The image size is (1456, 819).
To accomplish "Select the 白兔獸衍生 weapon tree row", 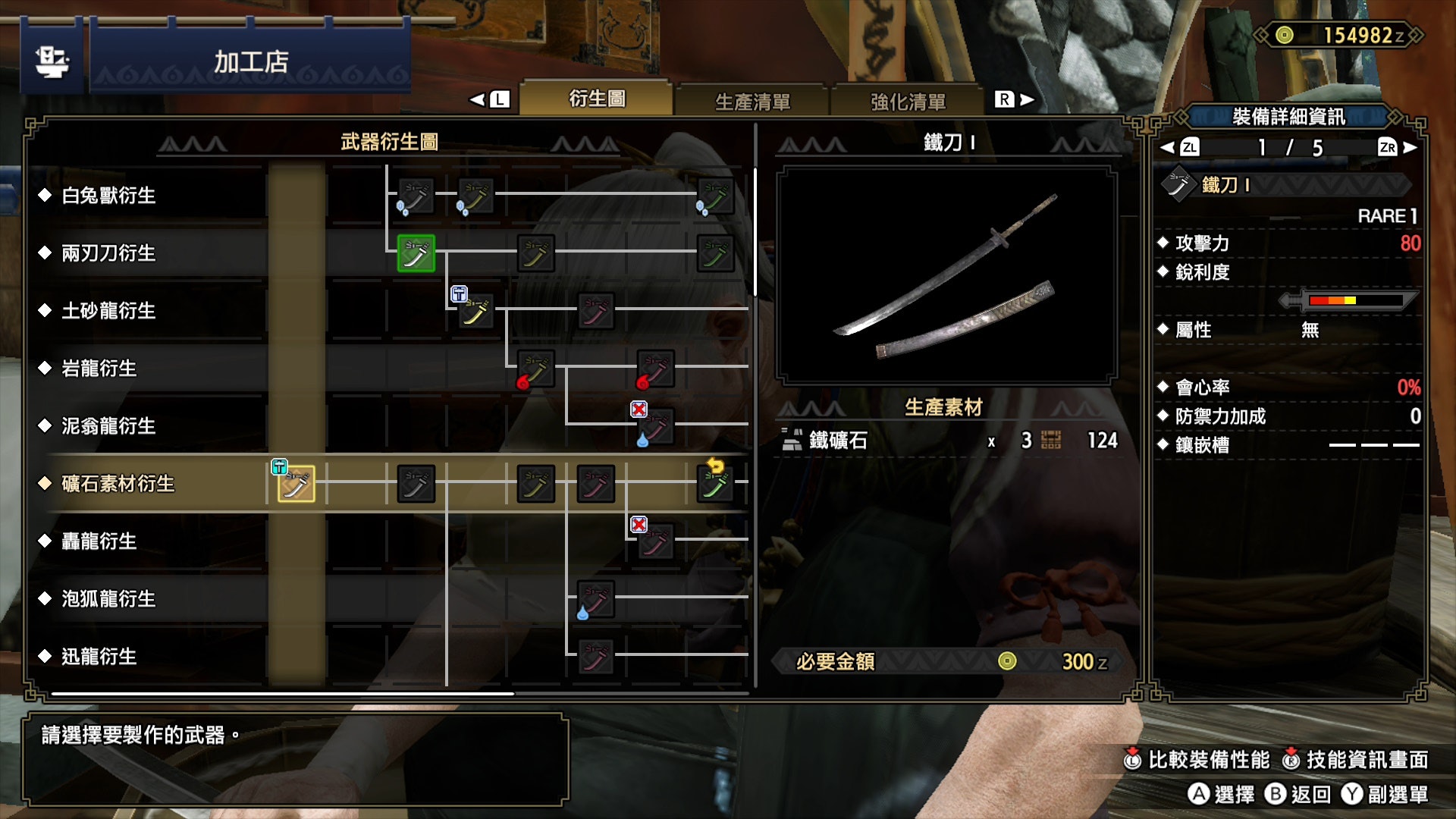I will [x=108, y=196].
